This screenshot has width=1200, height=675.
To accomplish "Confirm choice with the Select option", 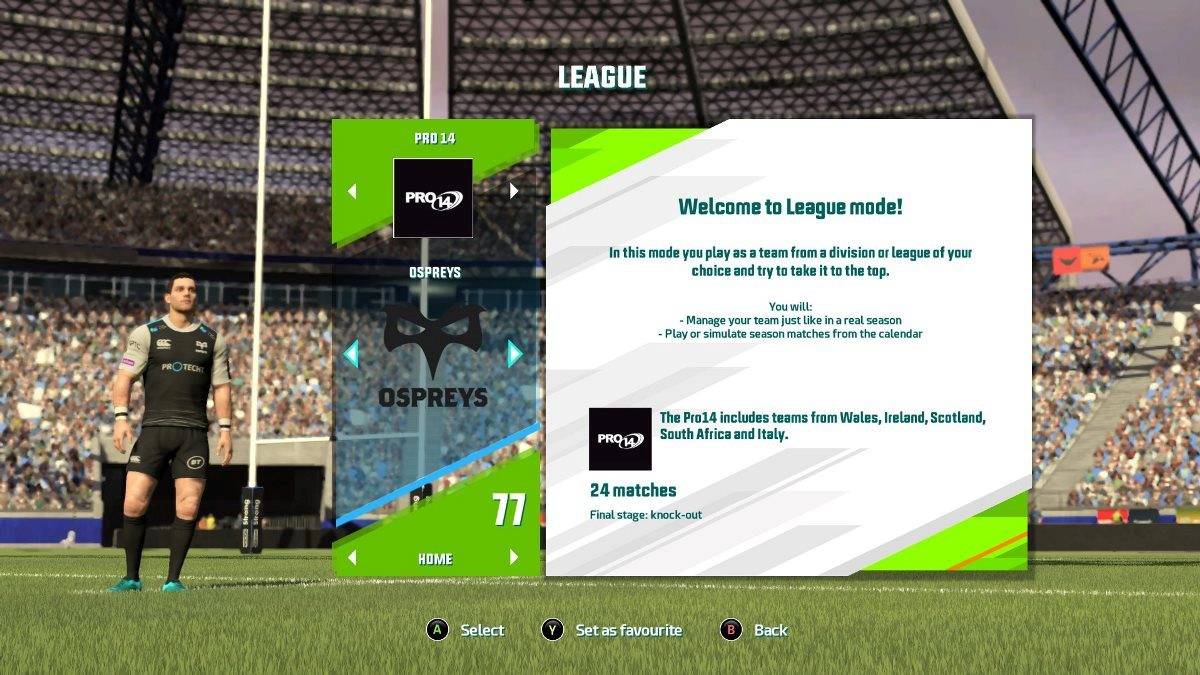I will coord(466,630).
